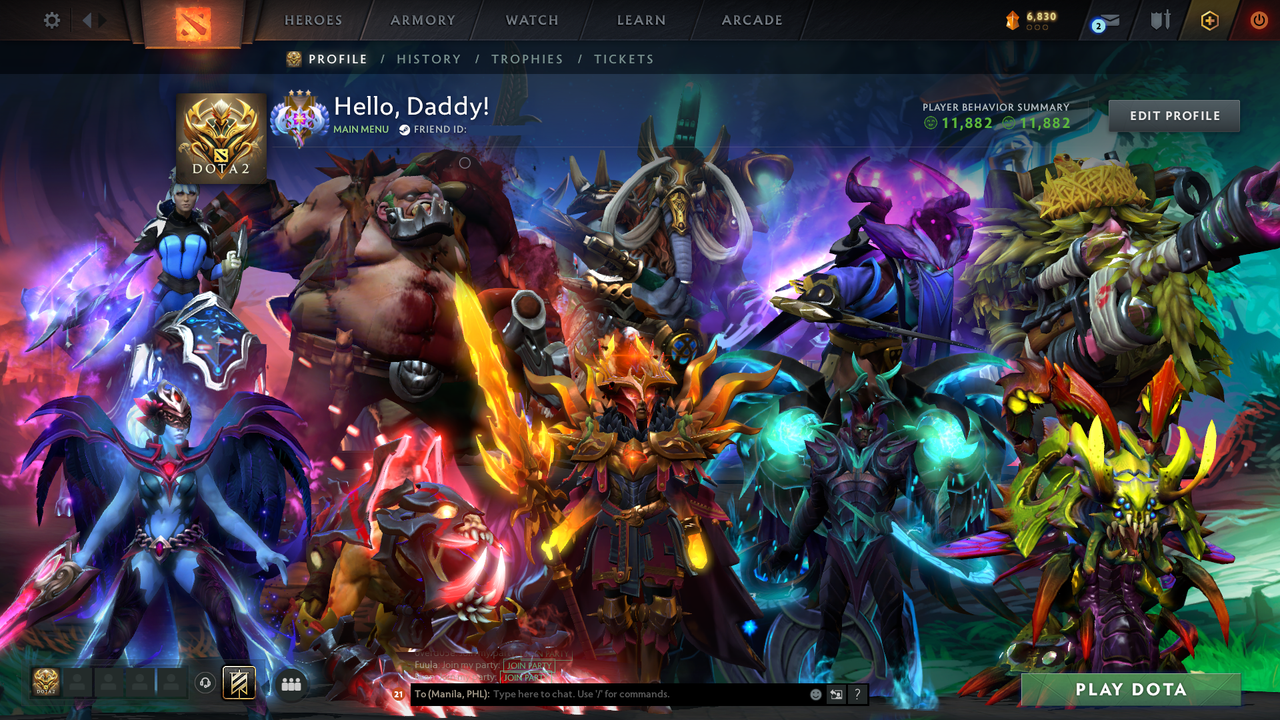Open the friends list people icon
Viewport: 1280px width, 720px height.
click(x=289, y=682)
